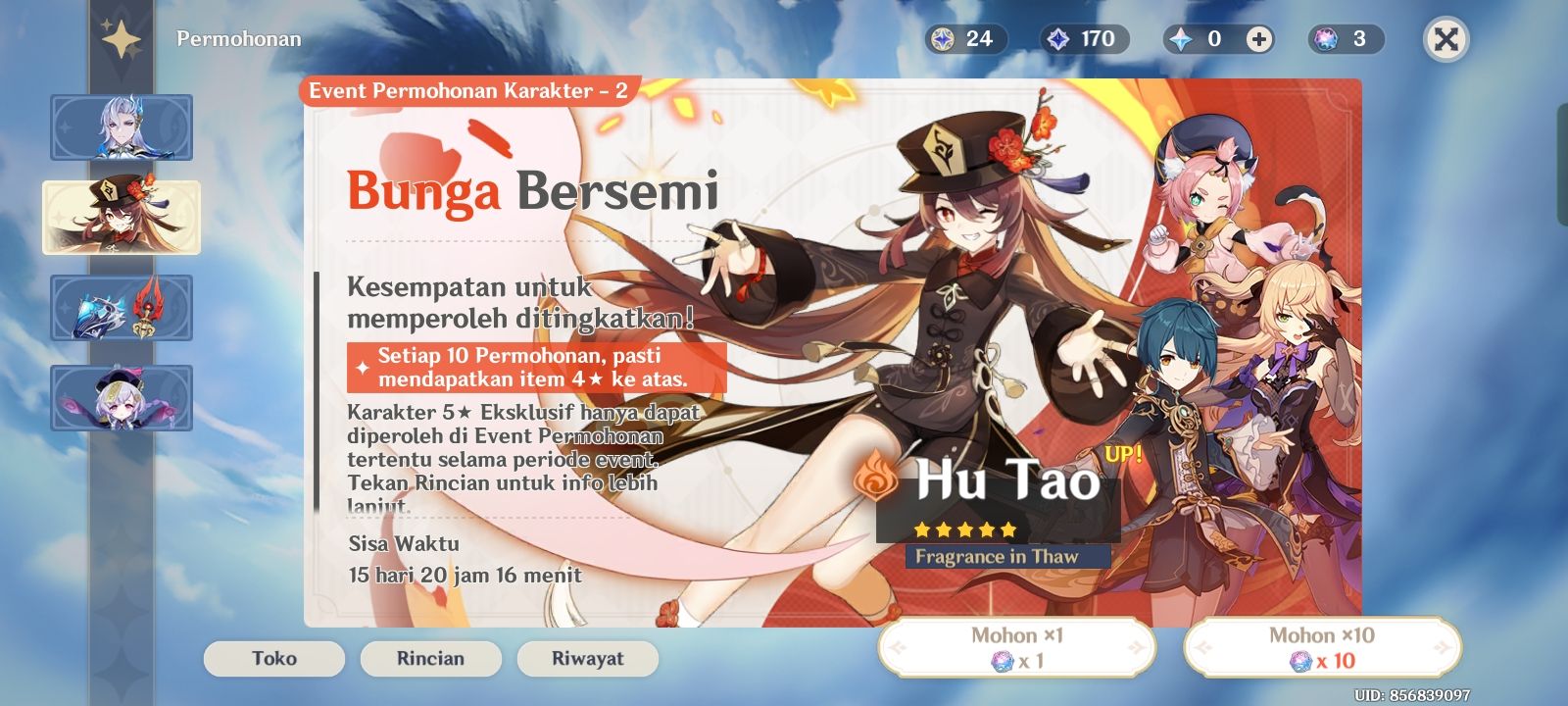
Task: Open the Toko shop
Action: click(x=273, y=659)
